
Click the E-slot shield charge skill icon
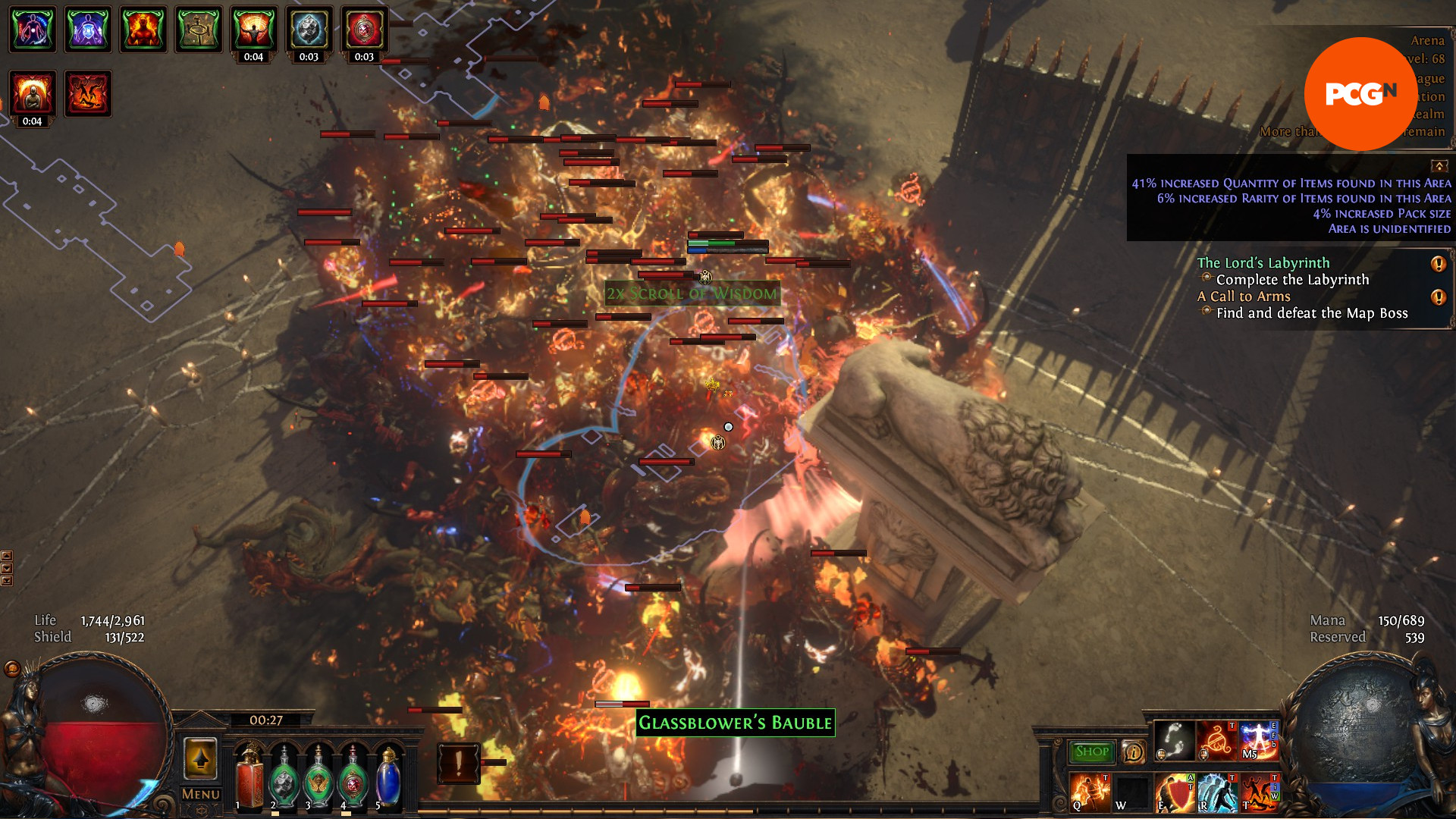[1175, 792]
